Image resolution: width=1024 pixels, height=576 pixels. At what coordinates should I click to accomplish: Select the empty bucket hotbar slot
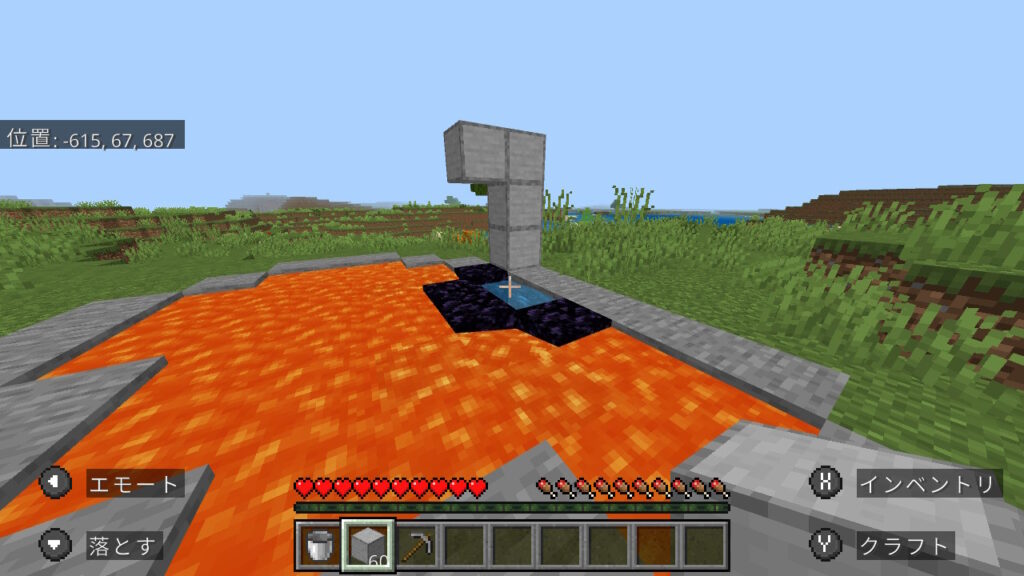click(x=320, y=546)
